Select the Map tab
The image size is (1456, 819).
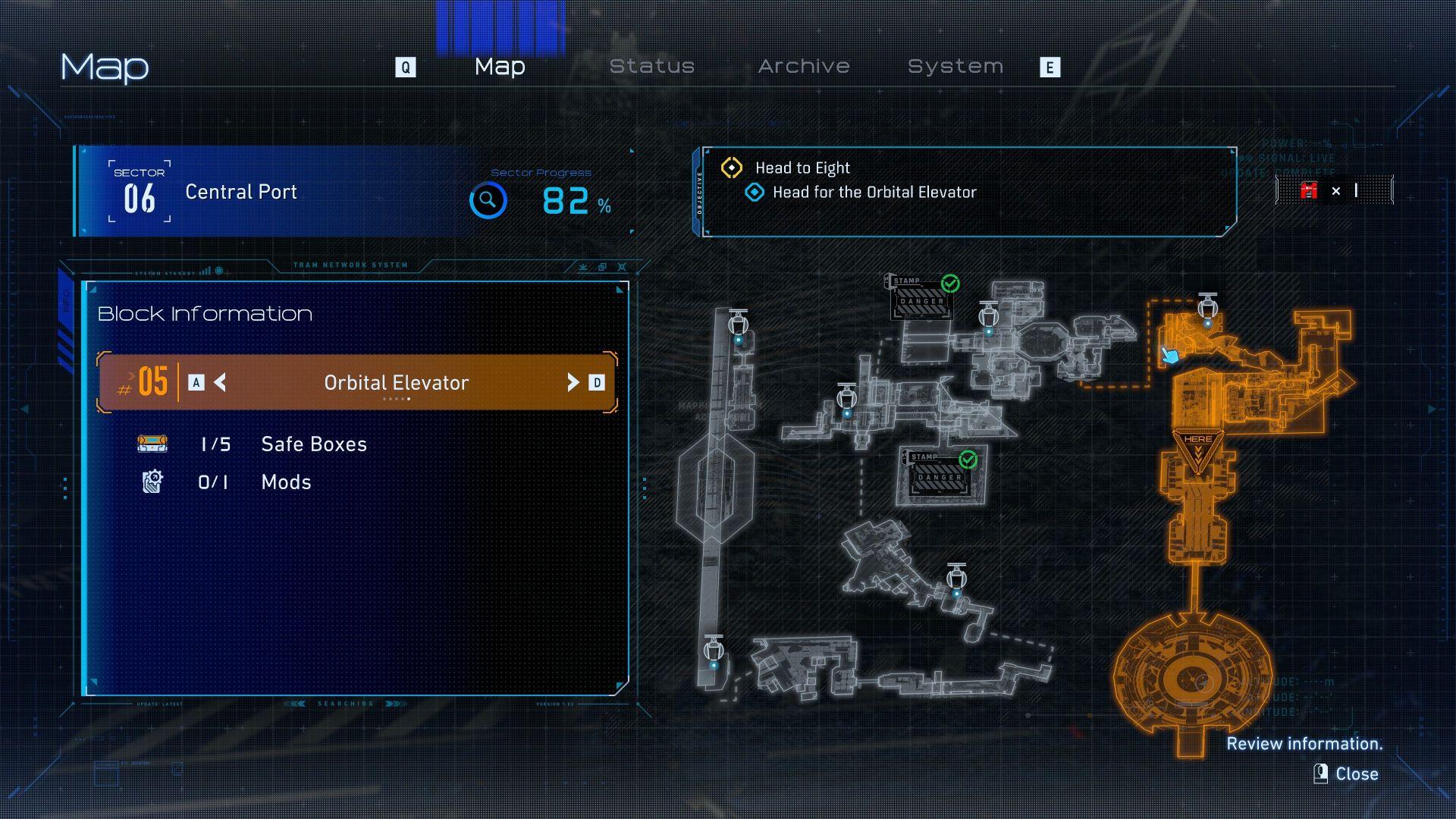point(500,67)
